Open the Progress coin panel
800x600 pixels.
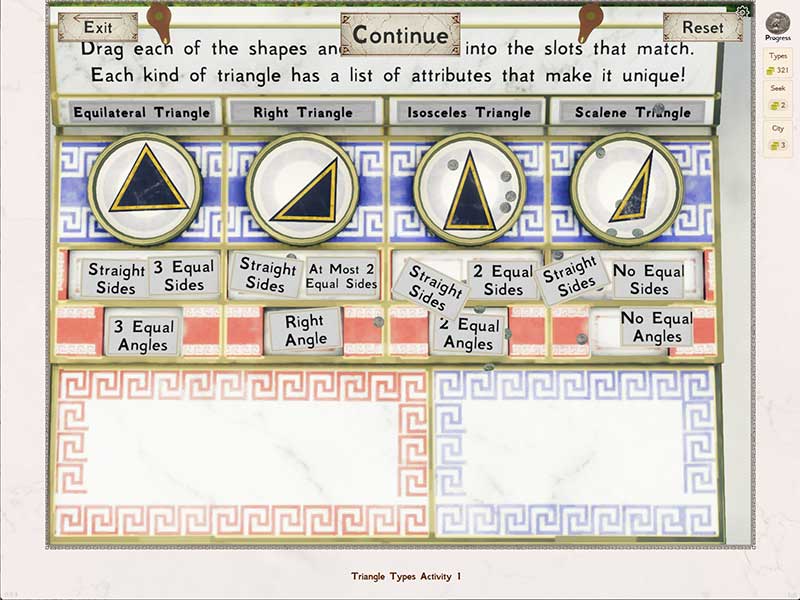tap(777, 27)
